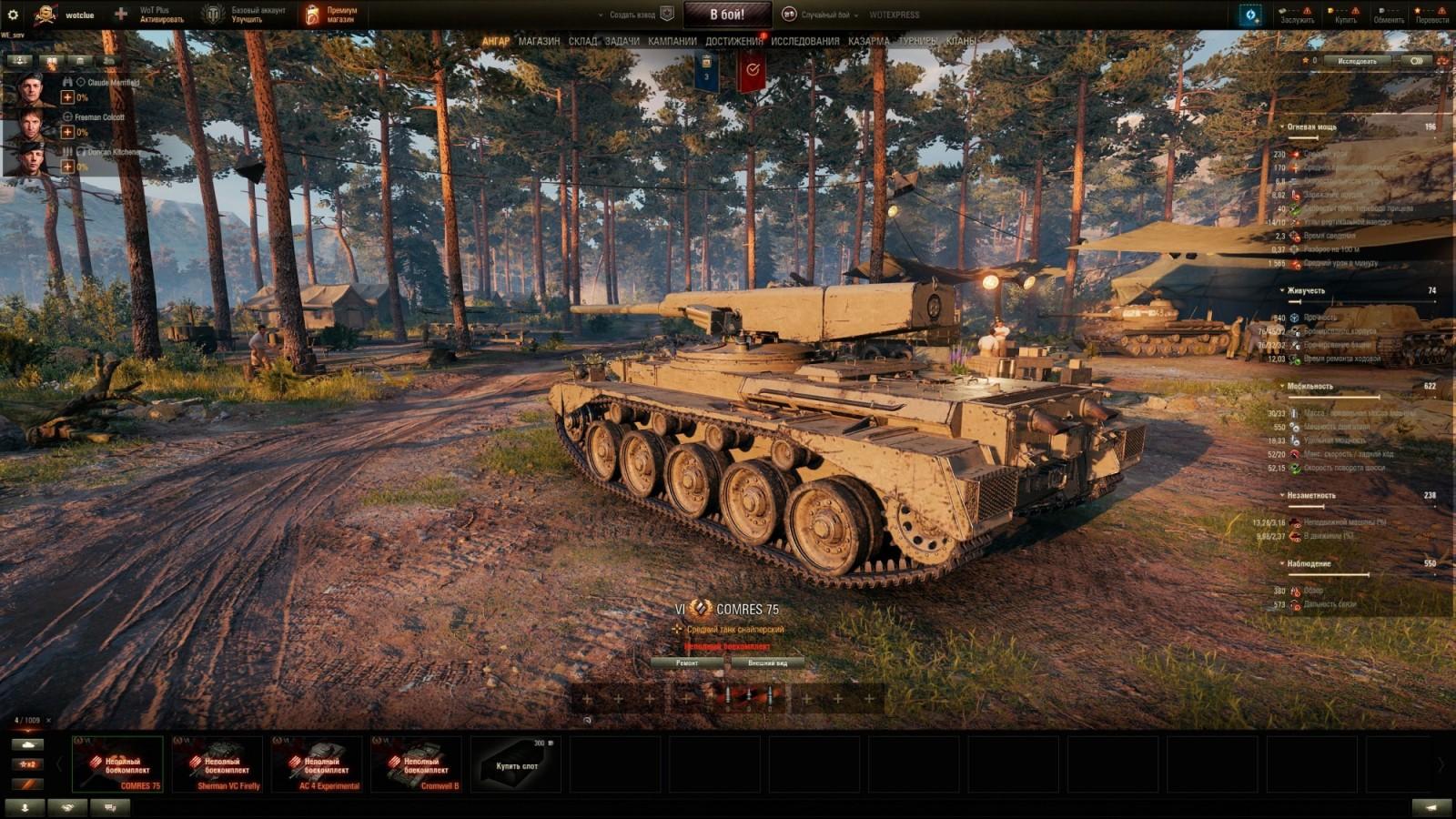This screenshot has height=819, width=1456.
Task: Toggle double-row carousel layout icon
Action: pos(28,784)
